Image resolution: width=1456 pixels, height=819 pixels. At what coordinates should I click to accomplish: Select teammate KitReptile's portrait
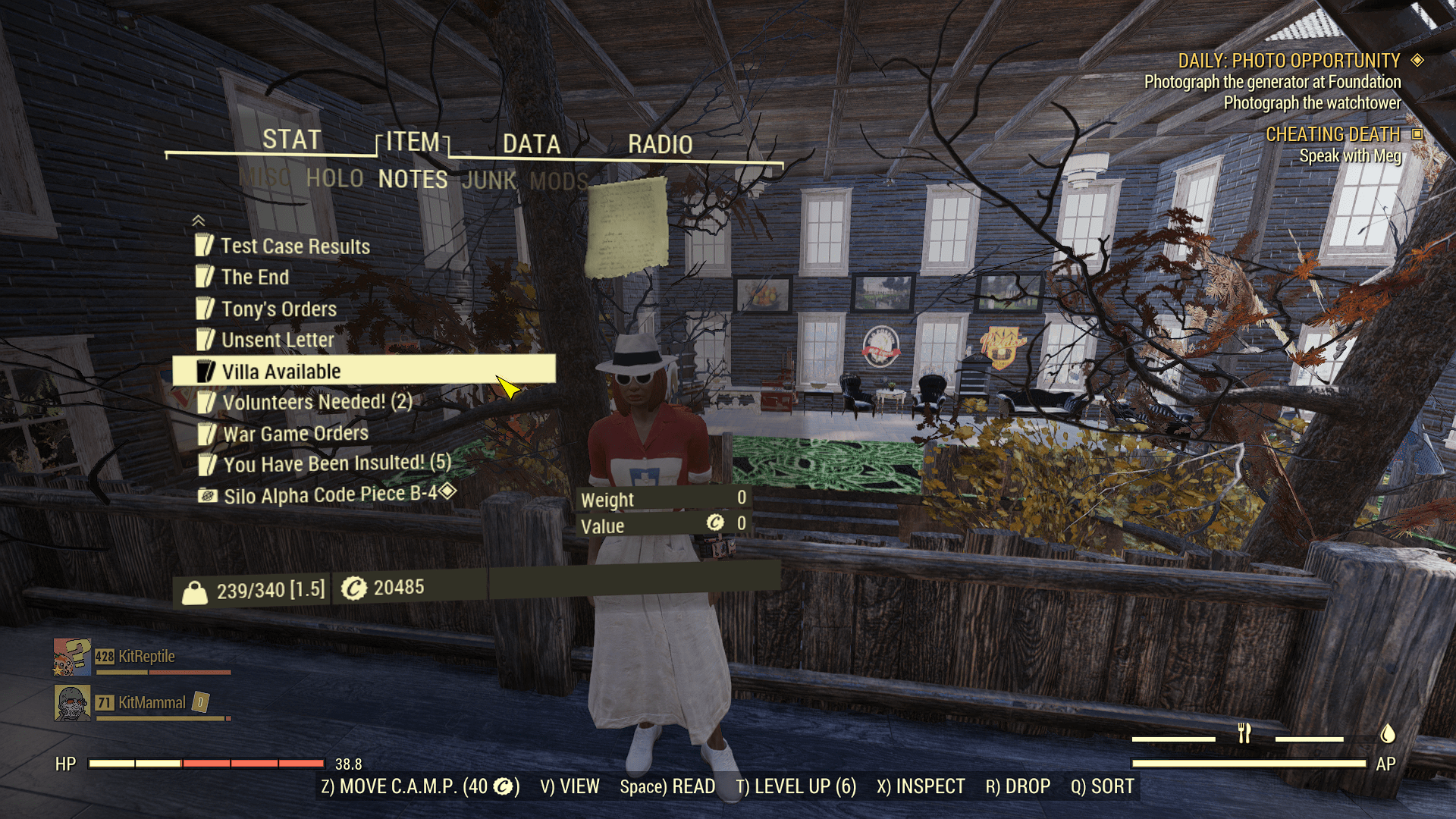click(72, 657)
